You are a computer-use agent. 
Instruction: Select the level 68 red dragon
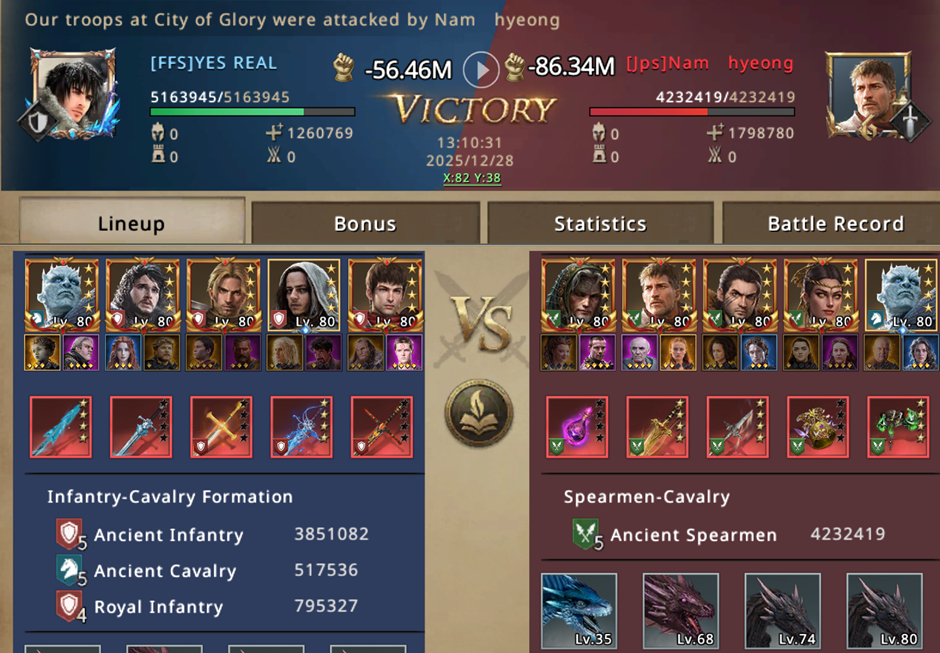pyautogui.click(x=680, y=610)
